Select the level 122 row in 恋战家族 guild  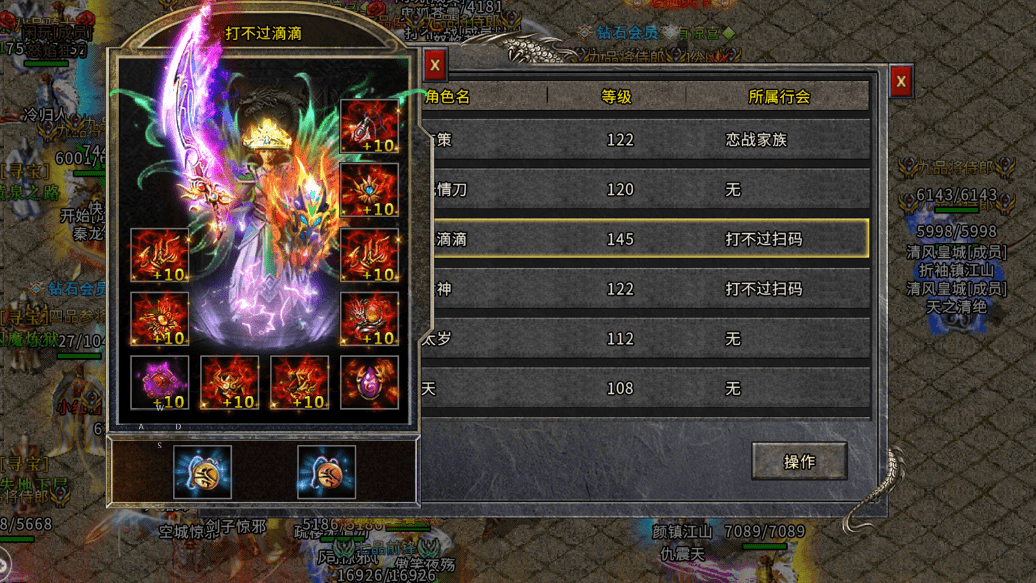pos(645,140)
